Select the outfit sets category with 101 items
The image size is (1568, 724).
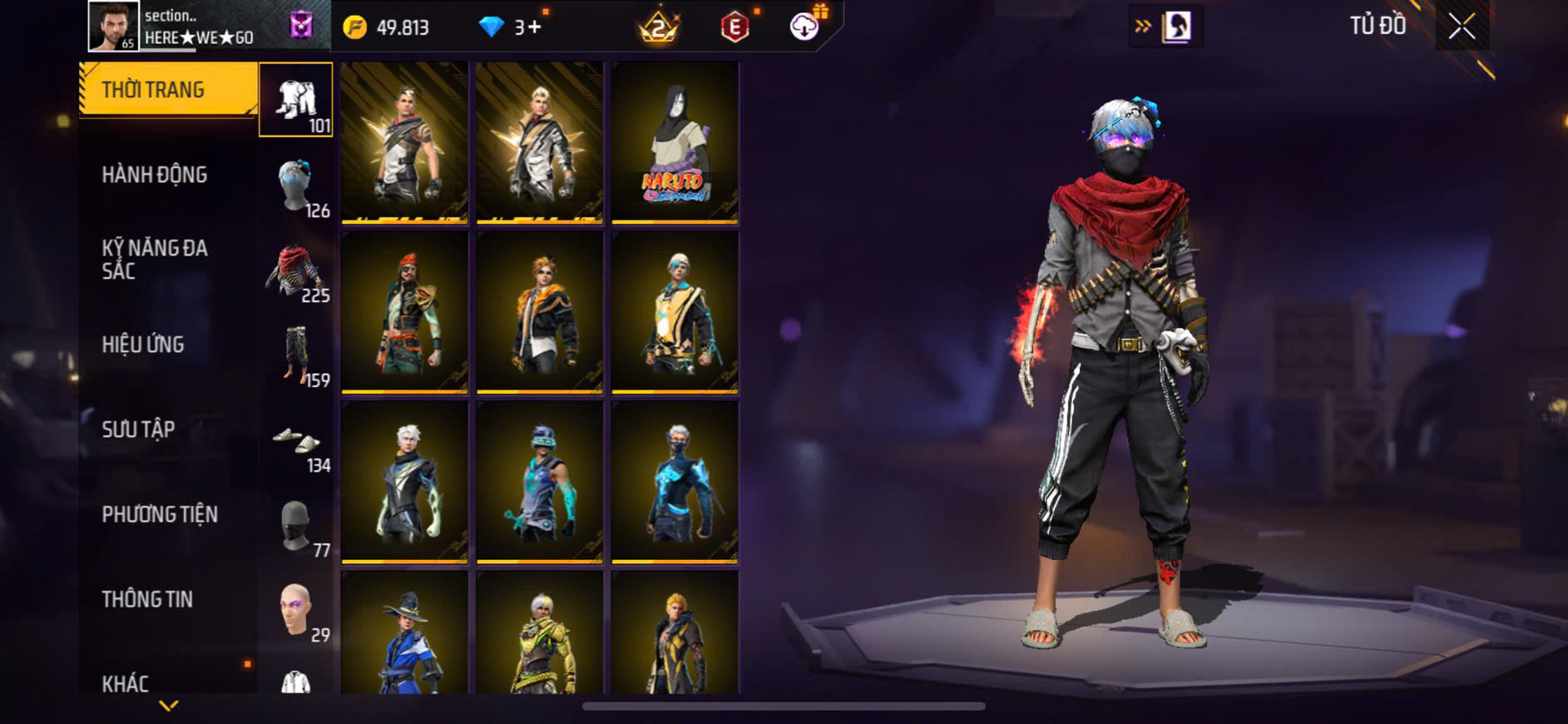point(296,100)
